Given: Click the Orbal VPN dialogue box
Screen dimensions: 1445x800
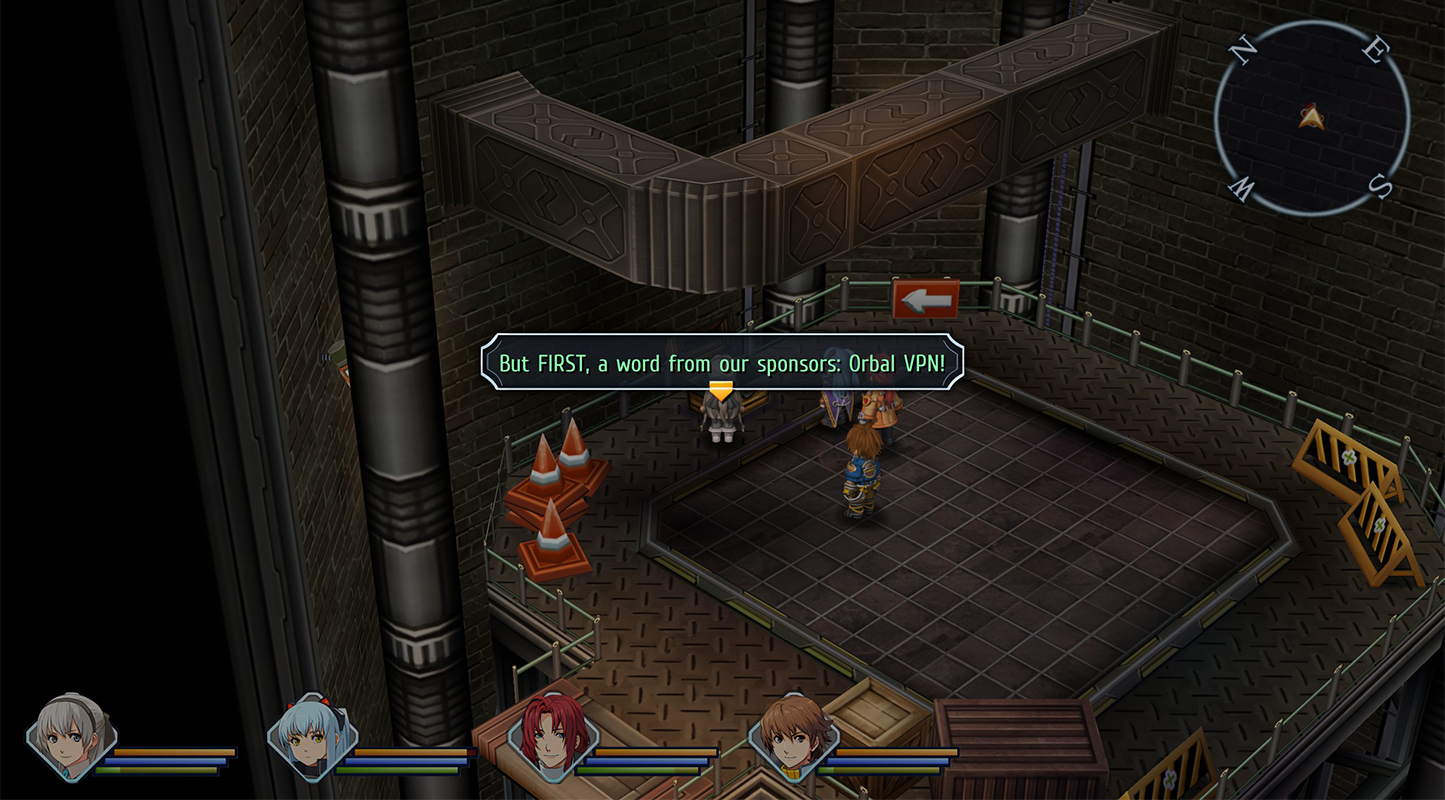Looking at the screenshot, I should (722, 363).
